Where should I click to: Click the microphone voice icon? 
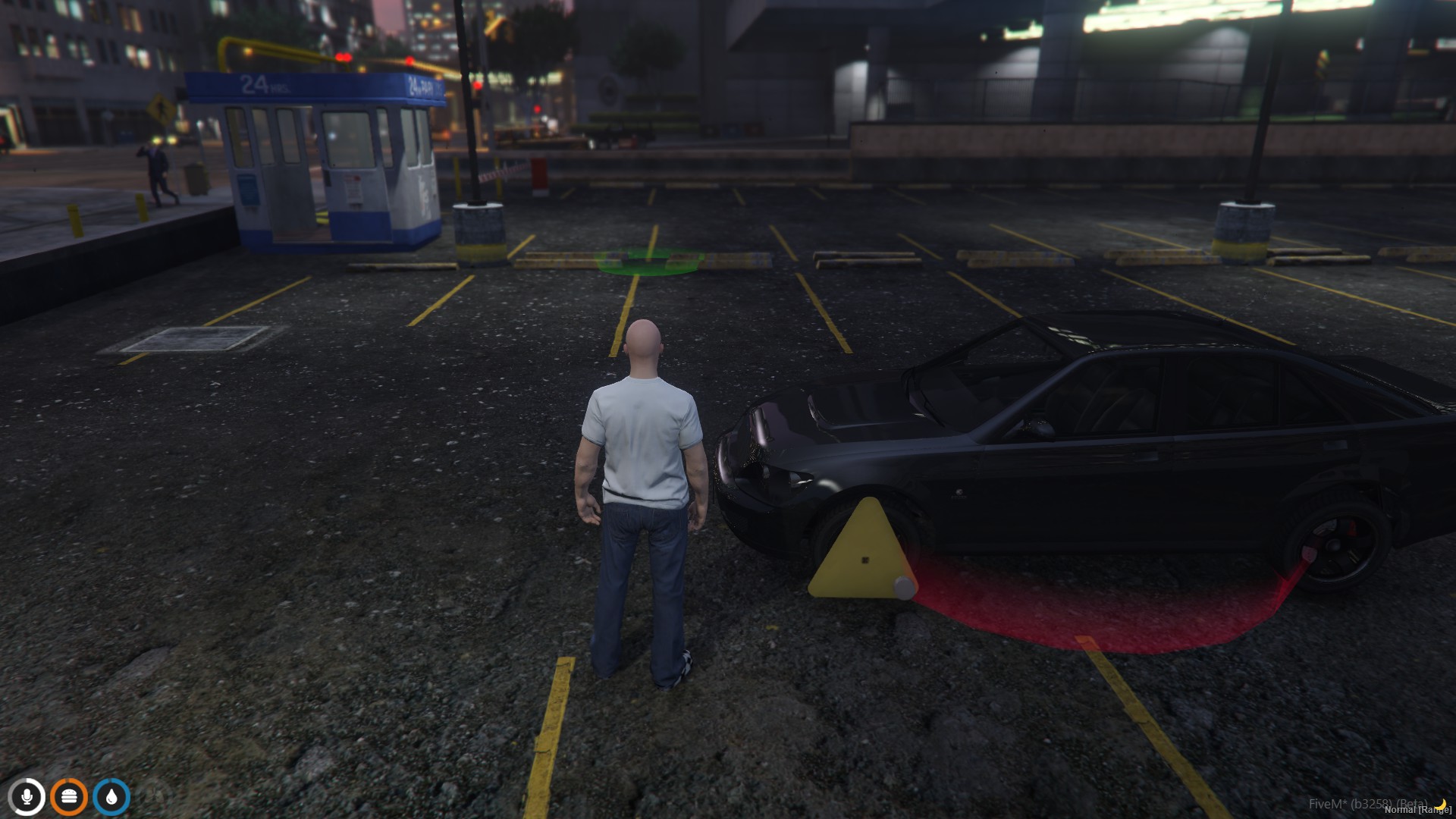pos(27,797)
